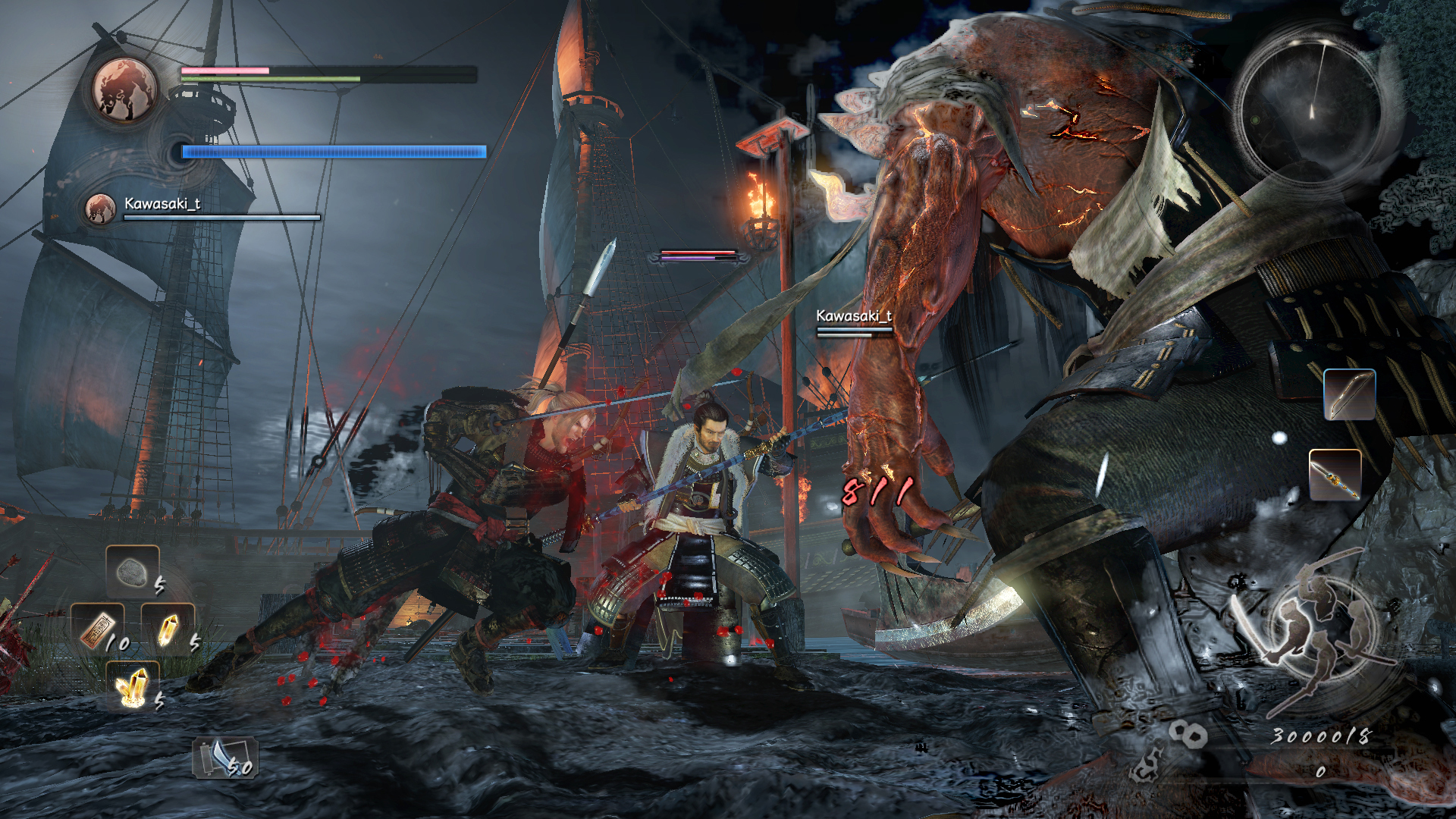This screenshot has width=1456, height=819.
Task: Select the bow weapon slot
Action: click(x=1349, y=394)
